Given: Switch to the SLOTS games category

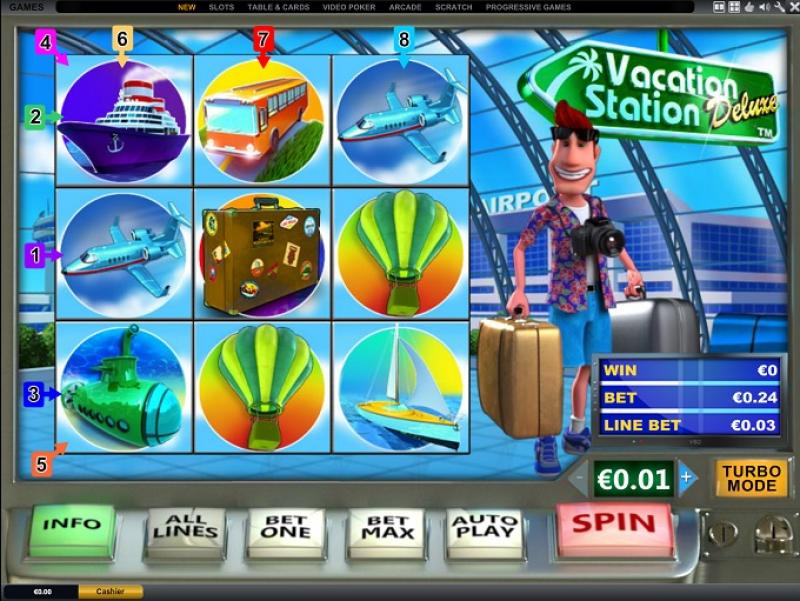Looking at the screenshot, I should 221,7.
